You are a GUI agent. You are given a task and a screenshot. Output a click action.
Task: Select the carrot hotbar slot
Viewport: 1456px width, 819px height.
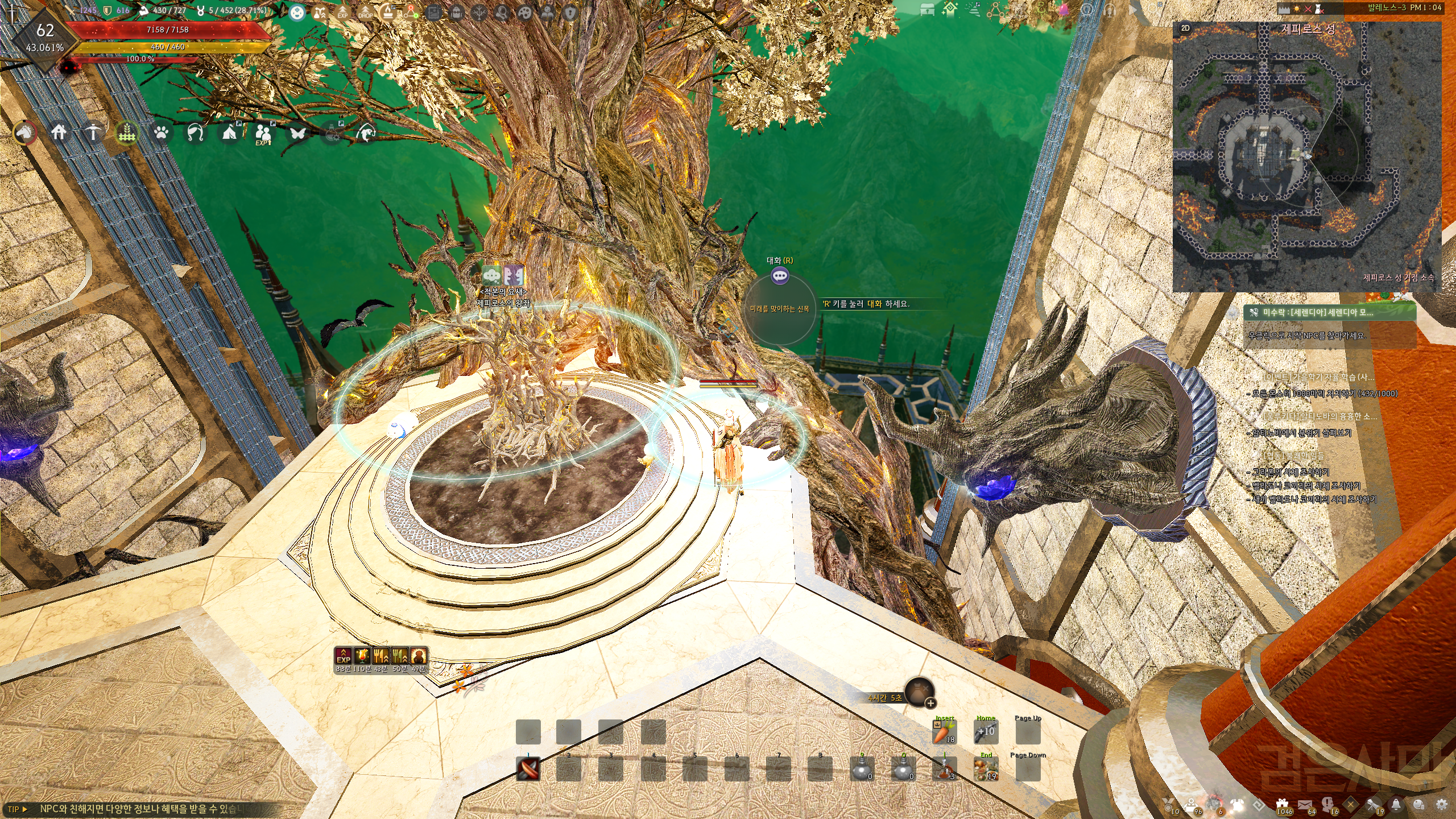944,732
